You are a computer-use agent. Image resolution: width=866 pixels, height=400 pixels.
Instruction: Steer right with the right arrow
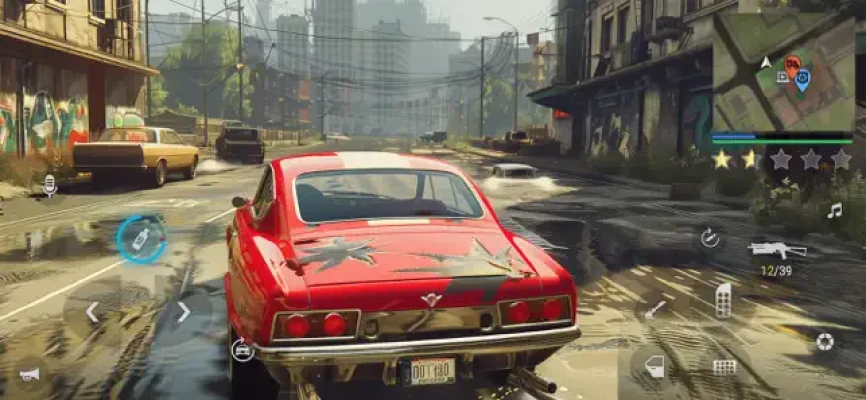coord(183,312)
